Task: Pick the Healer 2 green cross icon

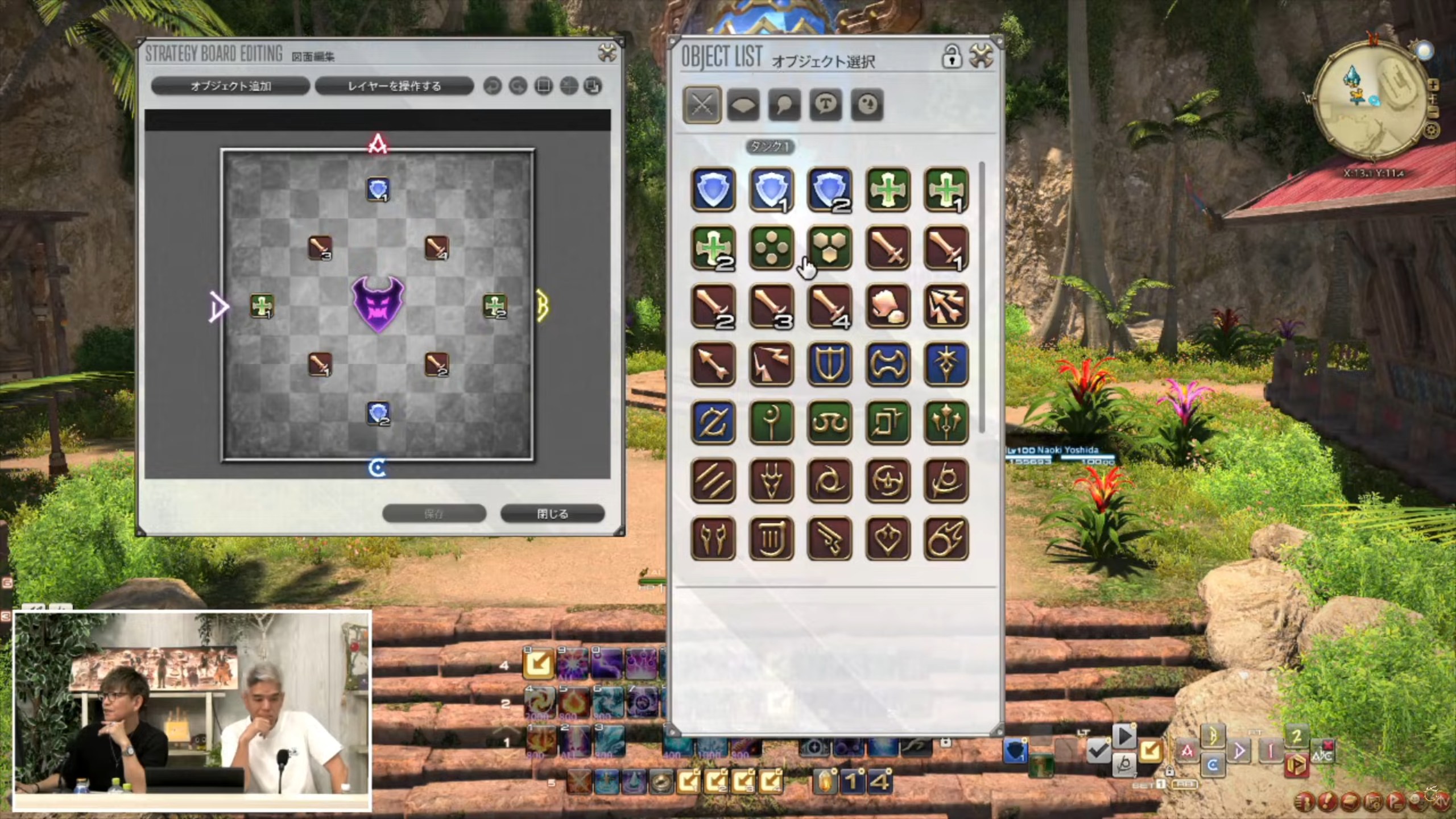Action: pyautogui.click(x=713, y=248)
